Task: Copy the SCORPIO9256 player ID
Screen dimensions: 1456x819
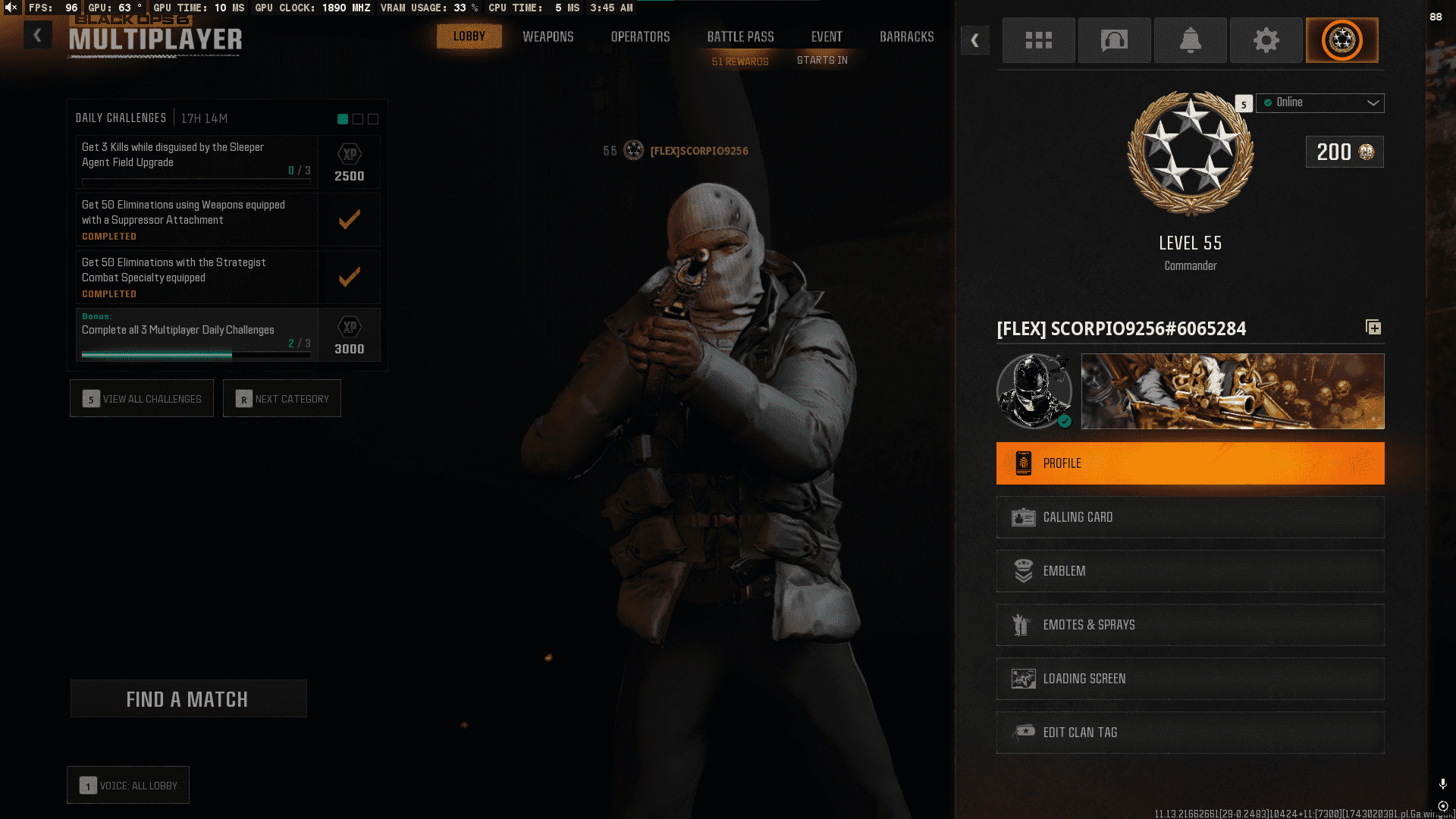Action: click(1373, 328)
